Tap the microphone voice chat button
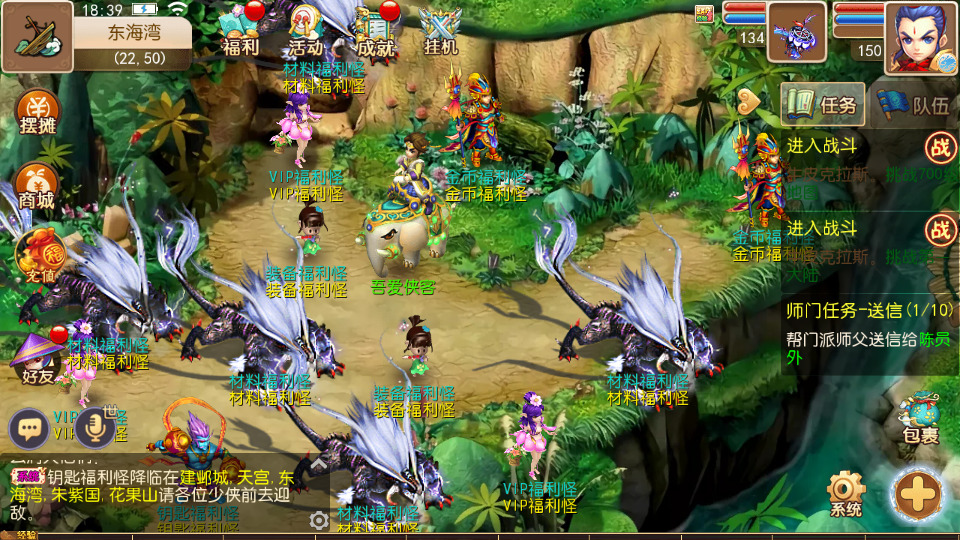960x540 pixels. click(x=96, y=427)
